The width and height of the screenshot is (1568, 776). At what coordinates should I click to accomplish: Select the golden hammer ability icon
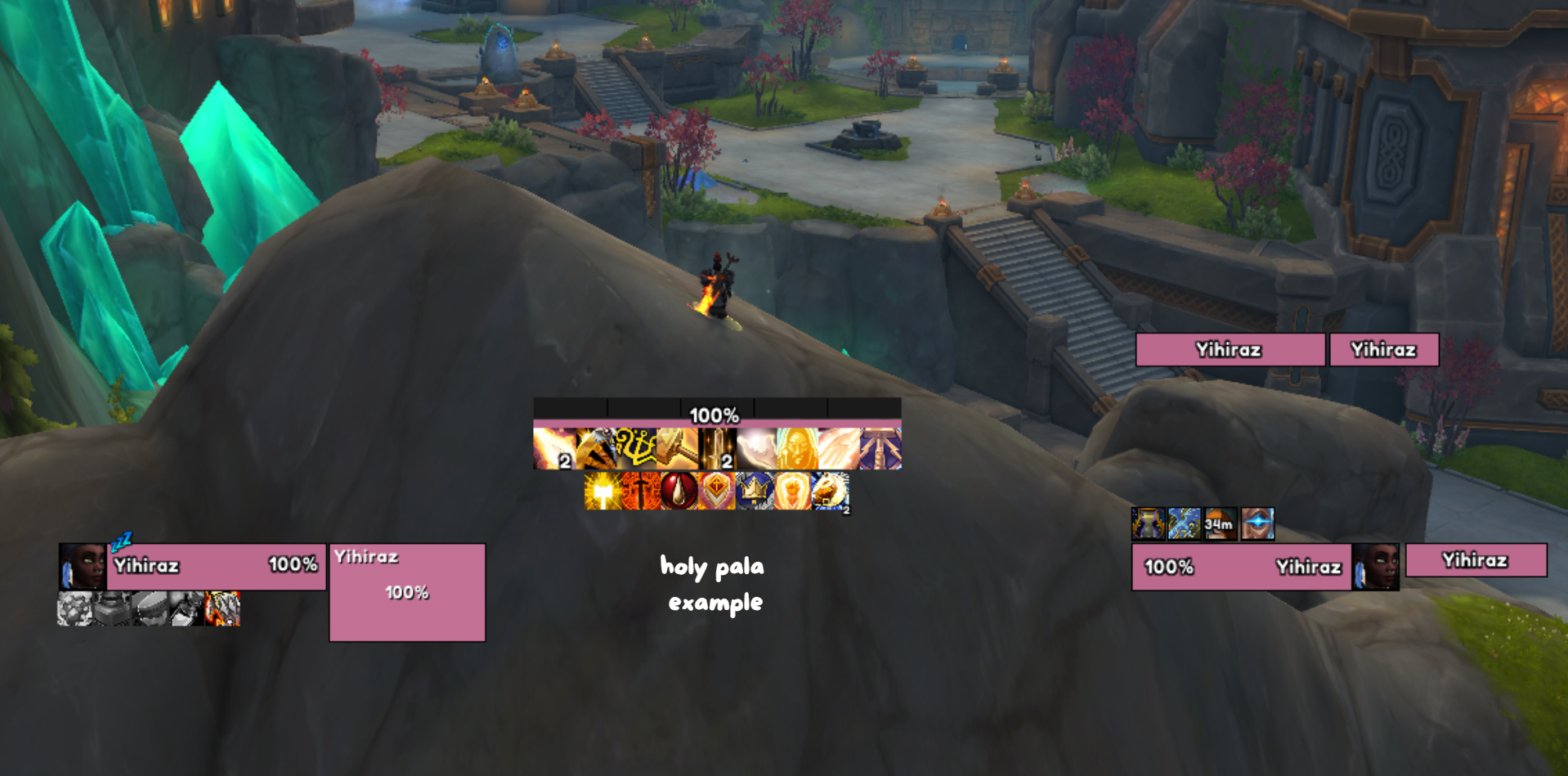(677, 449)
